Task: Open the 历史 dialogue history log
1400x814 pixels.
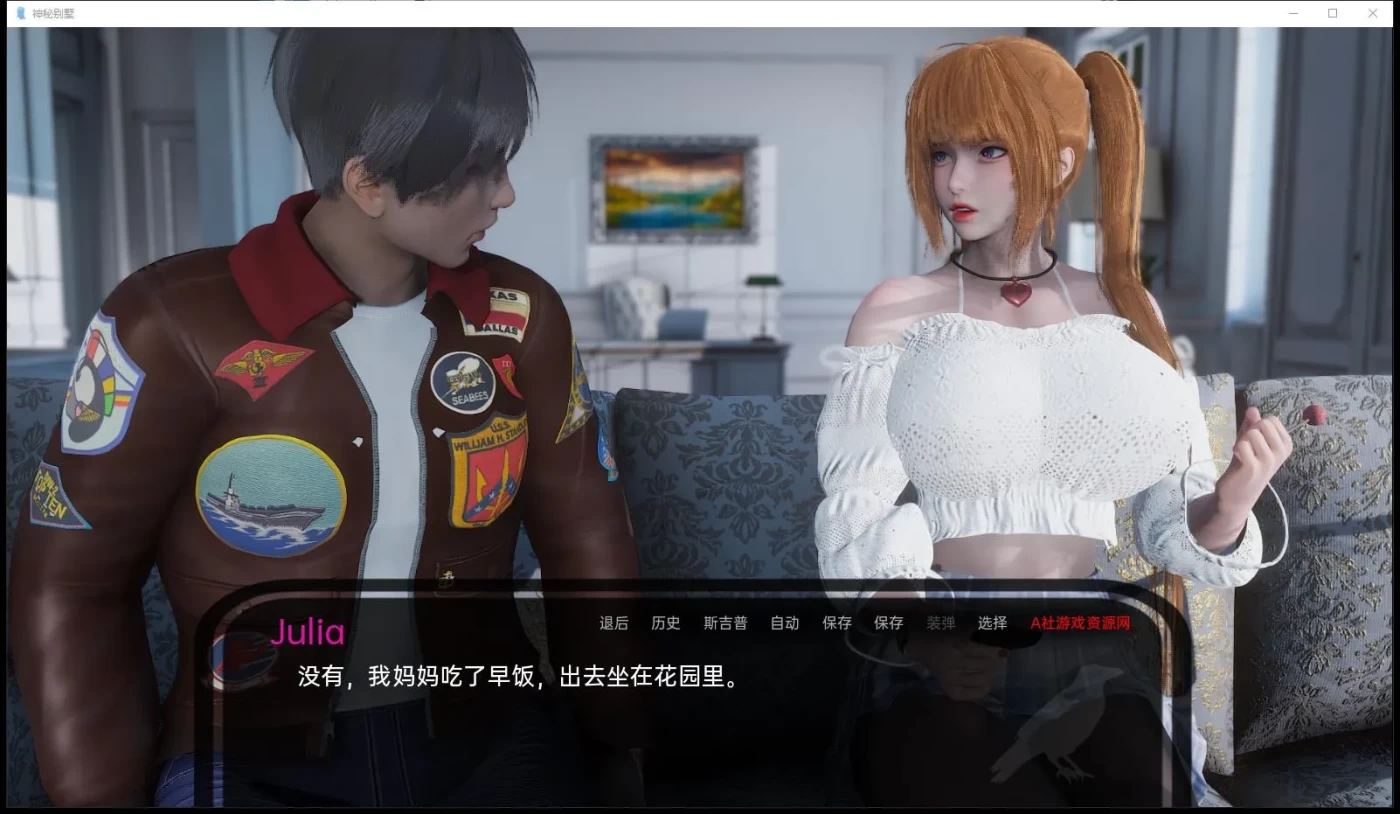Action: pyautogui.click(x=665, y=623)
